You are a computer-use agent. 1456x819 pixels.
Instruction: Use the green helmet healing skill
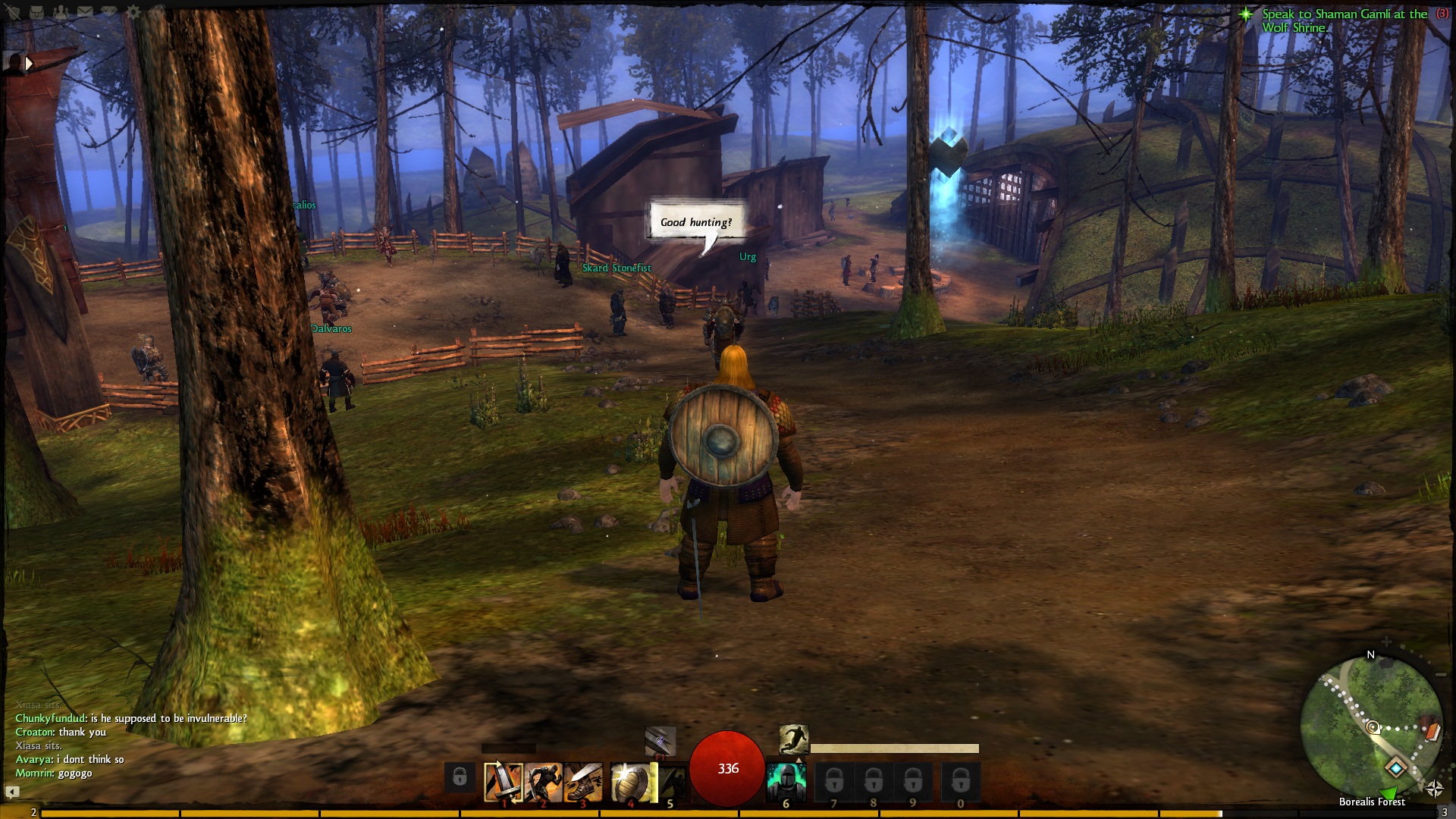[786, 782]
